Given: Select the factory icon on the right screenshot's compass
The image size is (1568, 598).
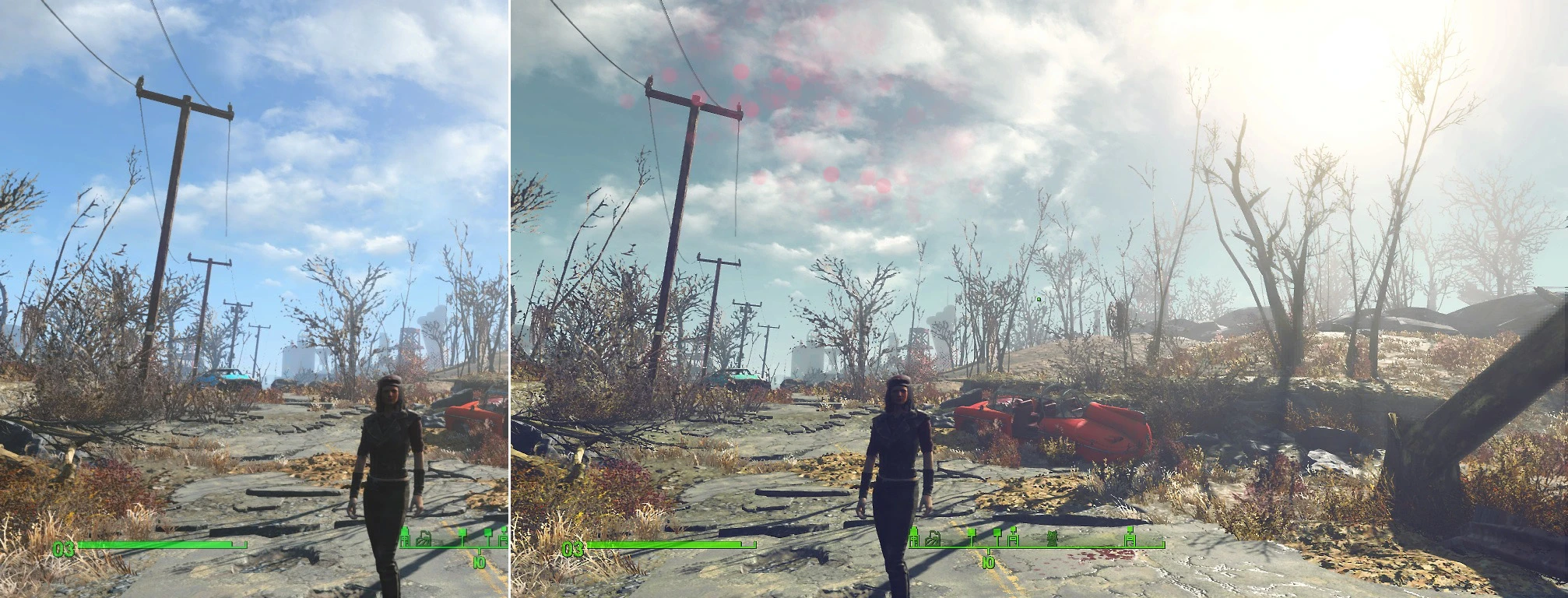Looking at the screenshot, I should pos(933,538).
